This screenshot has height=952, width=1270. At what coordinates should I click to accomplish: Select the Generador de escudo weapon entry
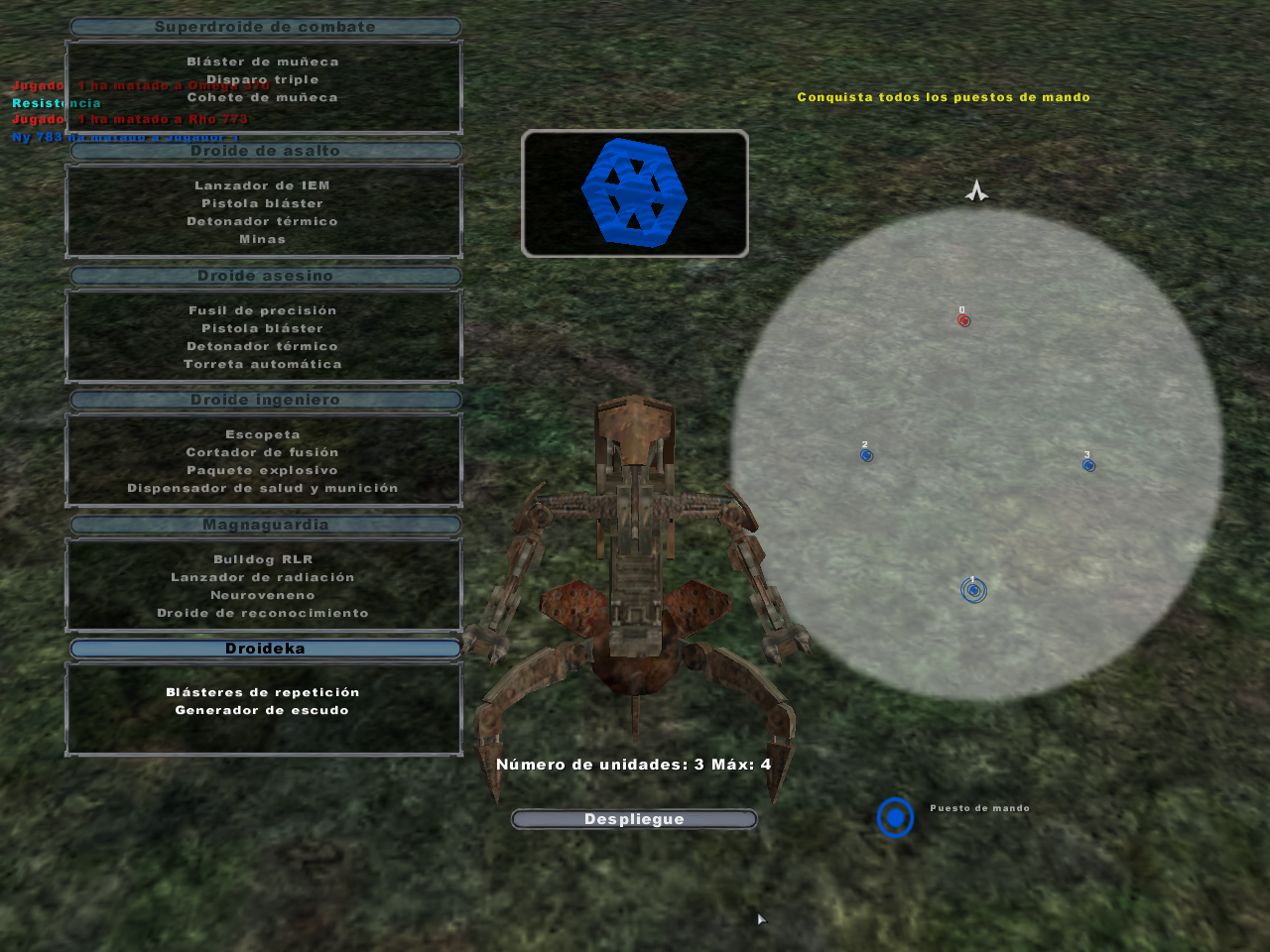coord(263,709)
